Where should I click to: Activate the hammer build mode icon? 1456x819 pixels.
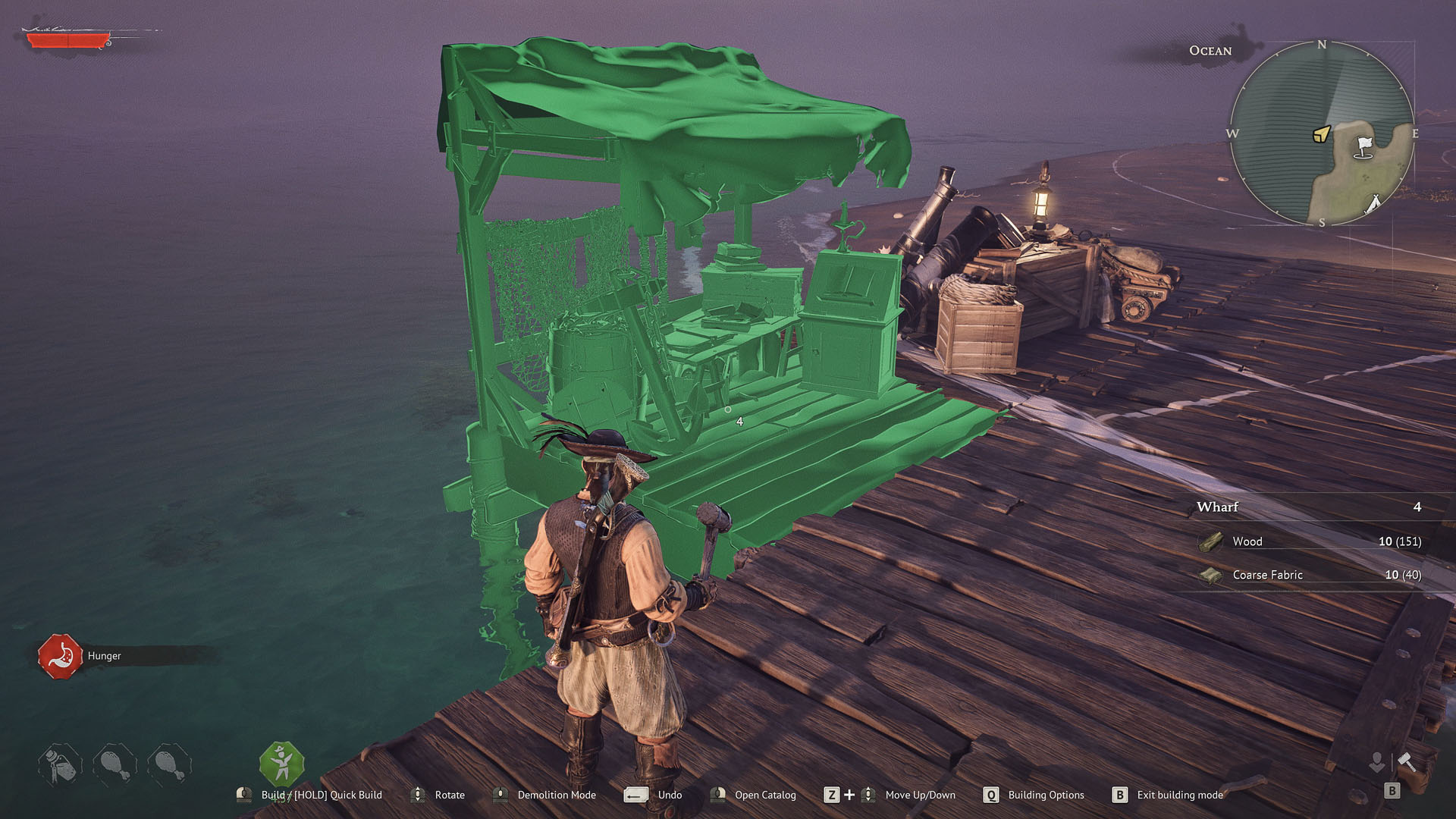tap(1407, 761)
